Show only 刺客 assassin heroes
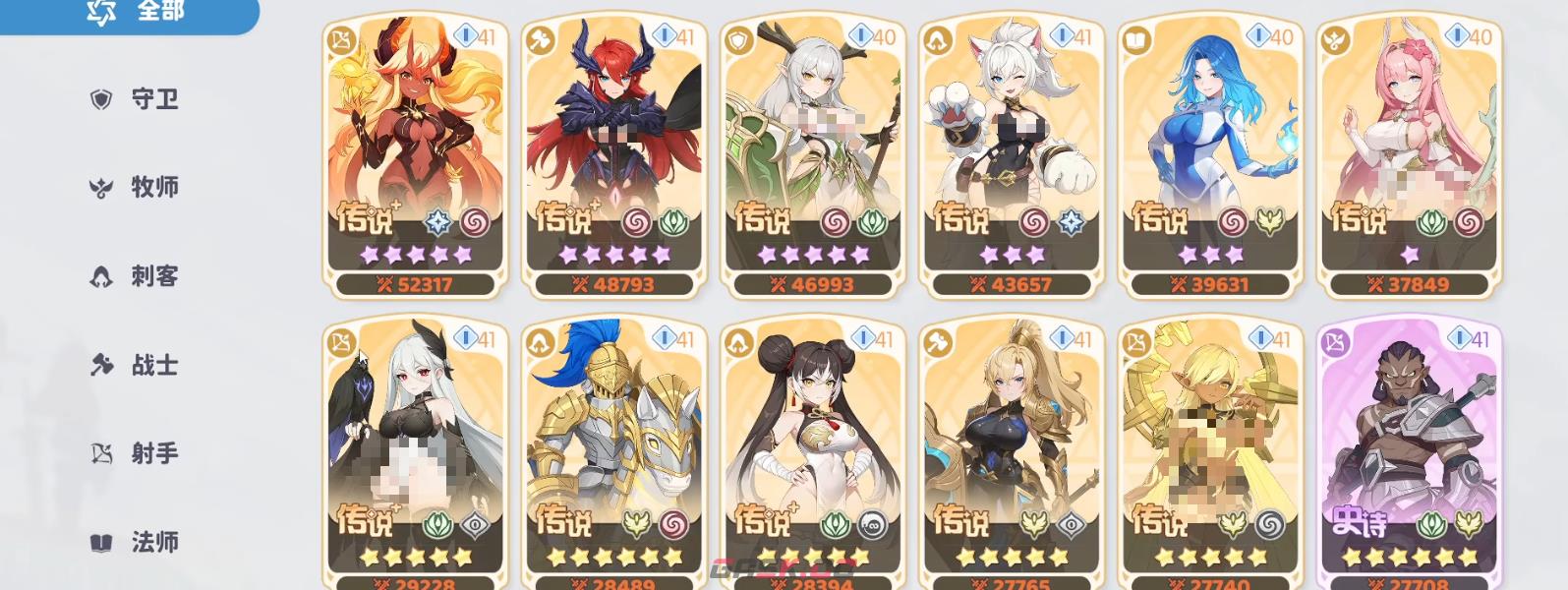The image size is (1568, 590). click(x=136, y=276)
